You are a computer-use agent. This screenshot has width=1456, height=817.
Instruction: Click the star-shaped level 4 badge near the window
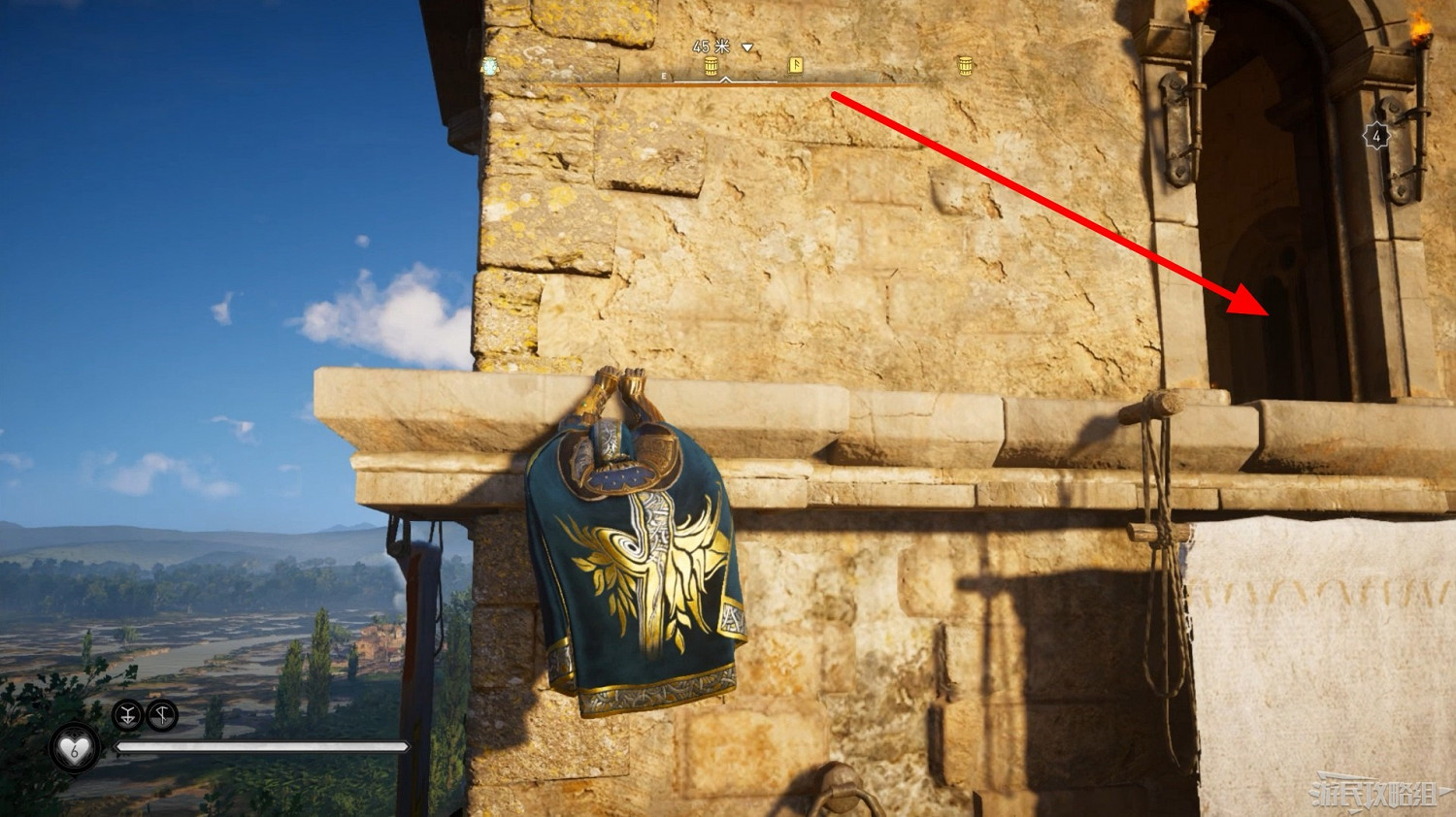click(1378, 133)
